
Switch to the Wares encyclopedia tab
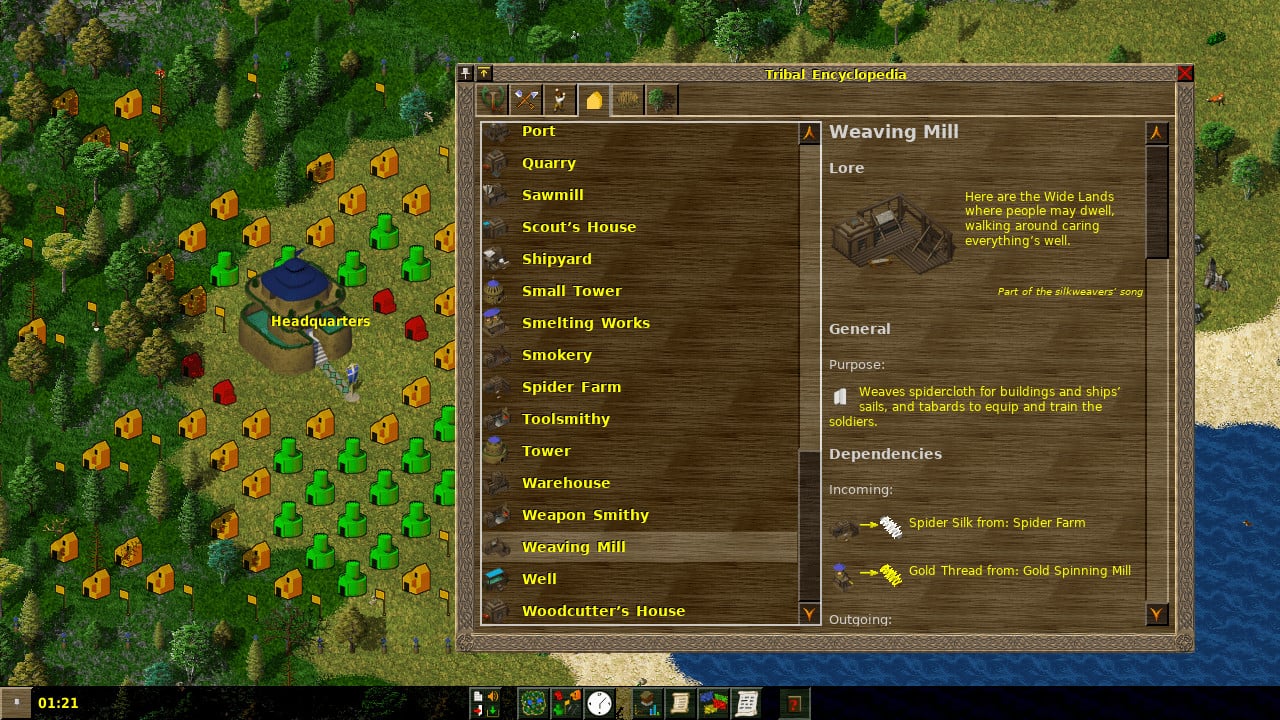tap(527, 99)
